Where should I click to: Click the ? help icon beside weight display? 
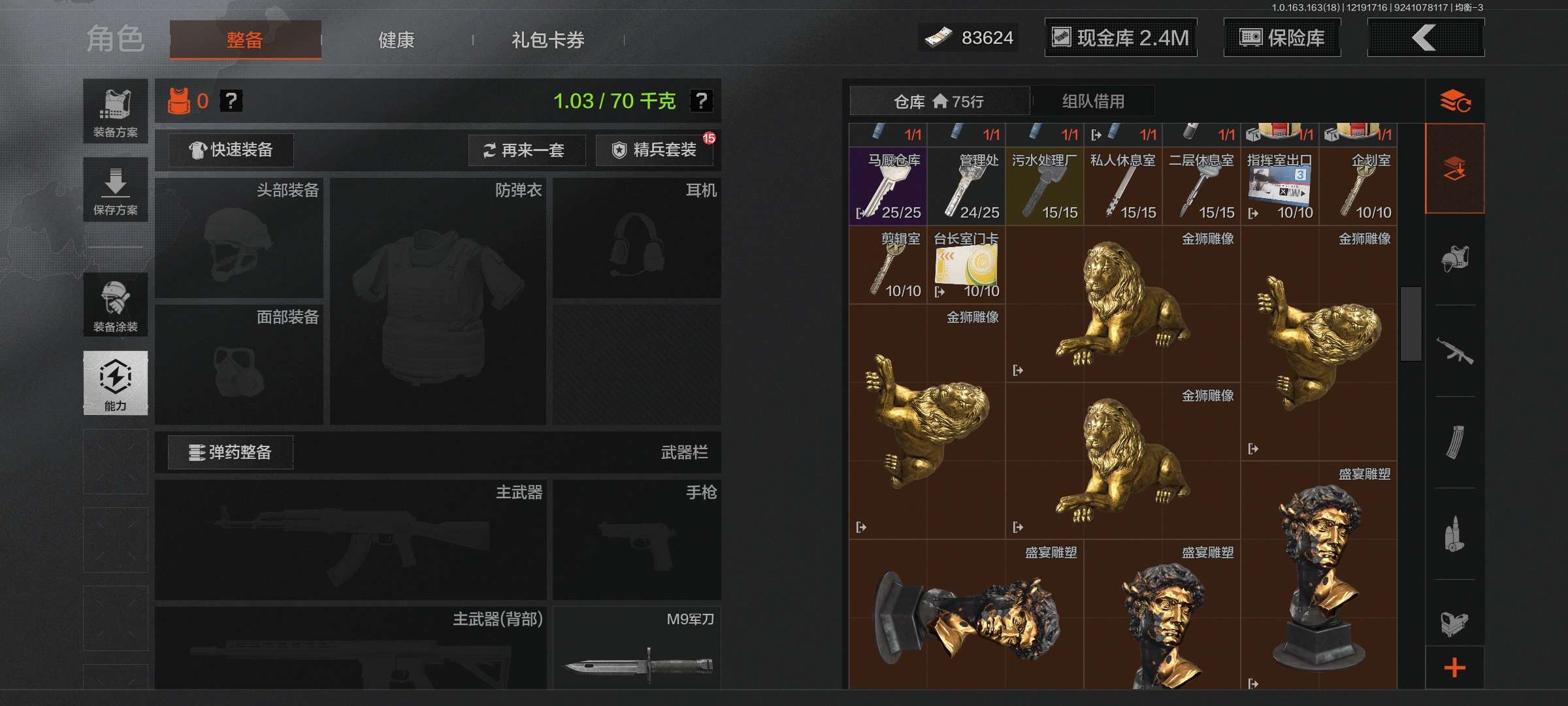pyautogui.click(x=700, y=101)
